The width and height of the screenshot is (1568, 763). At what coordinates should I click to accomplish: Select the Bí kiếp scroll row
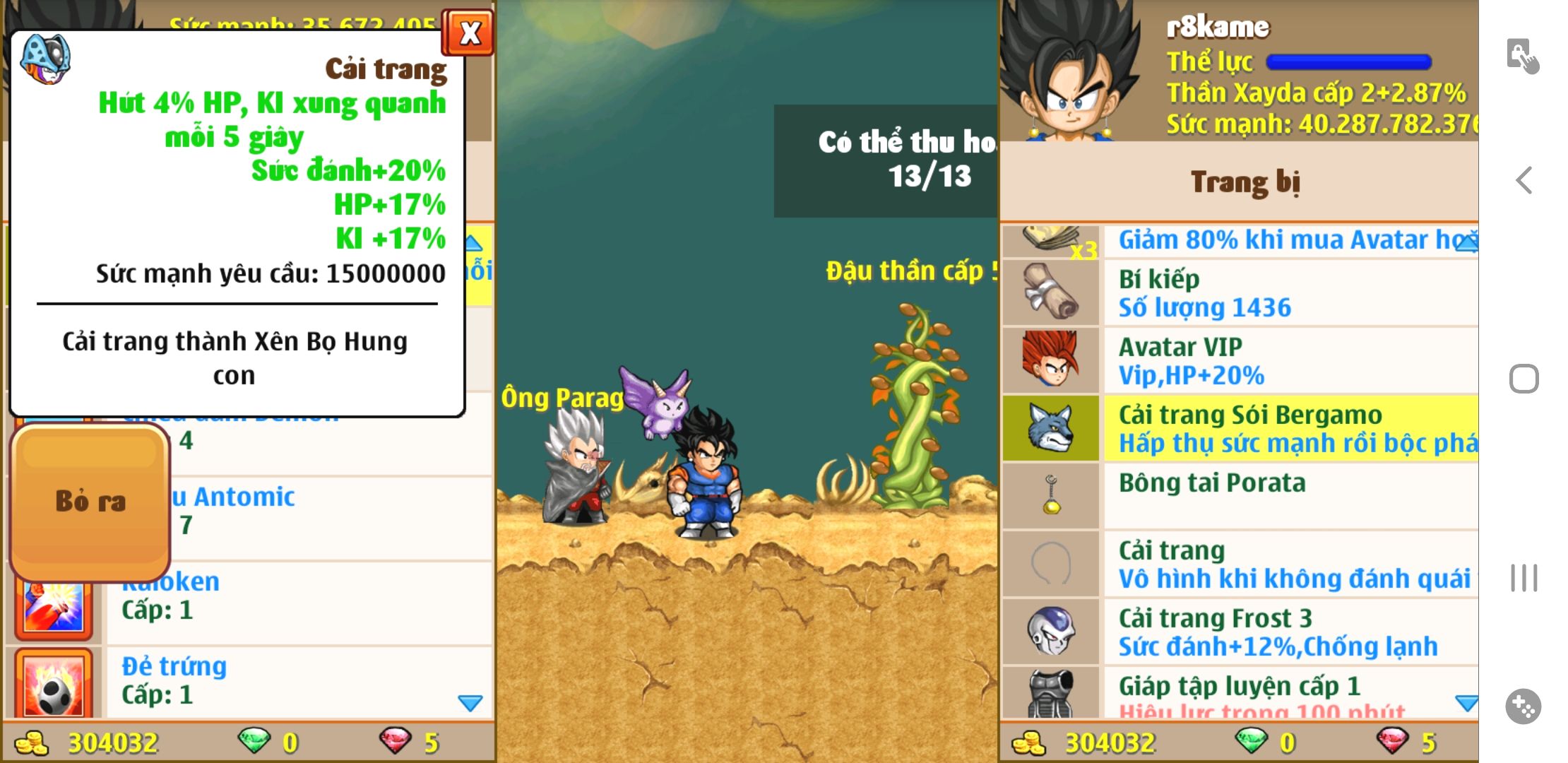[1239, 293]
